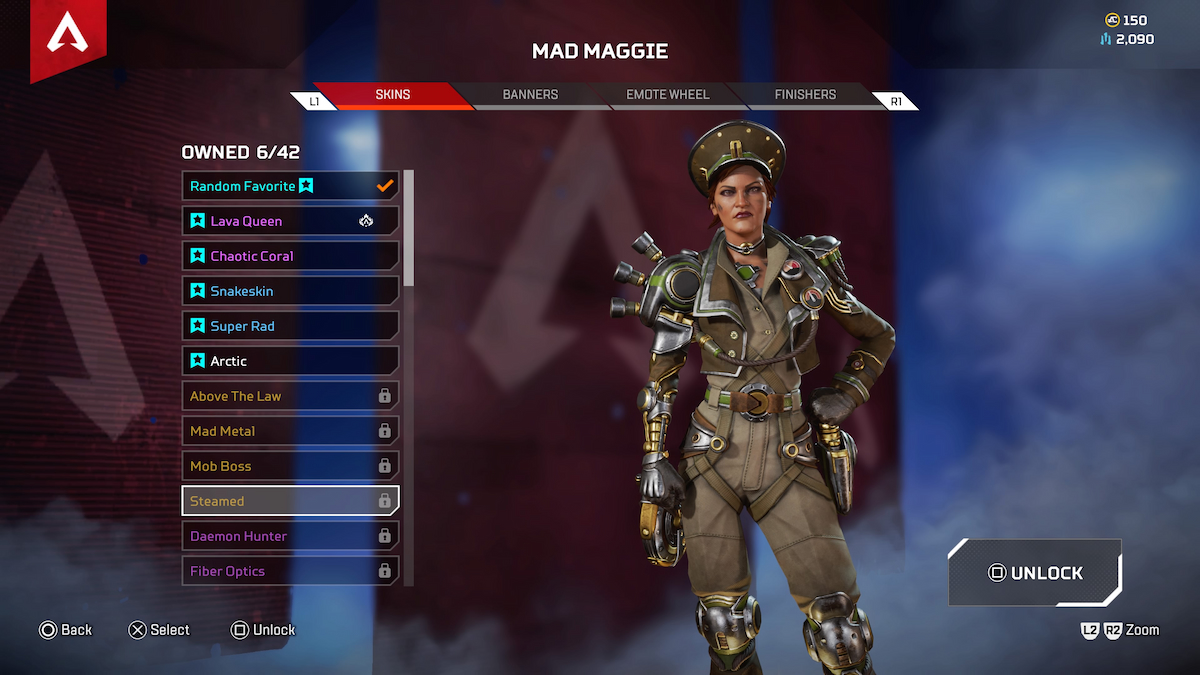
Task: Select the Random Favorite skin row
Action: (x=290, y=186)
